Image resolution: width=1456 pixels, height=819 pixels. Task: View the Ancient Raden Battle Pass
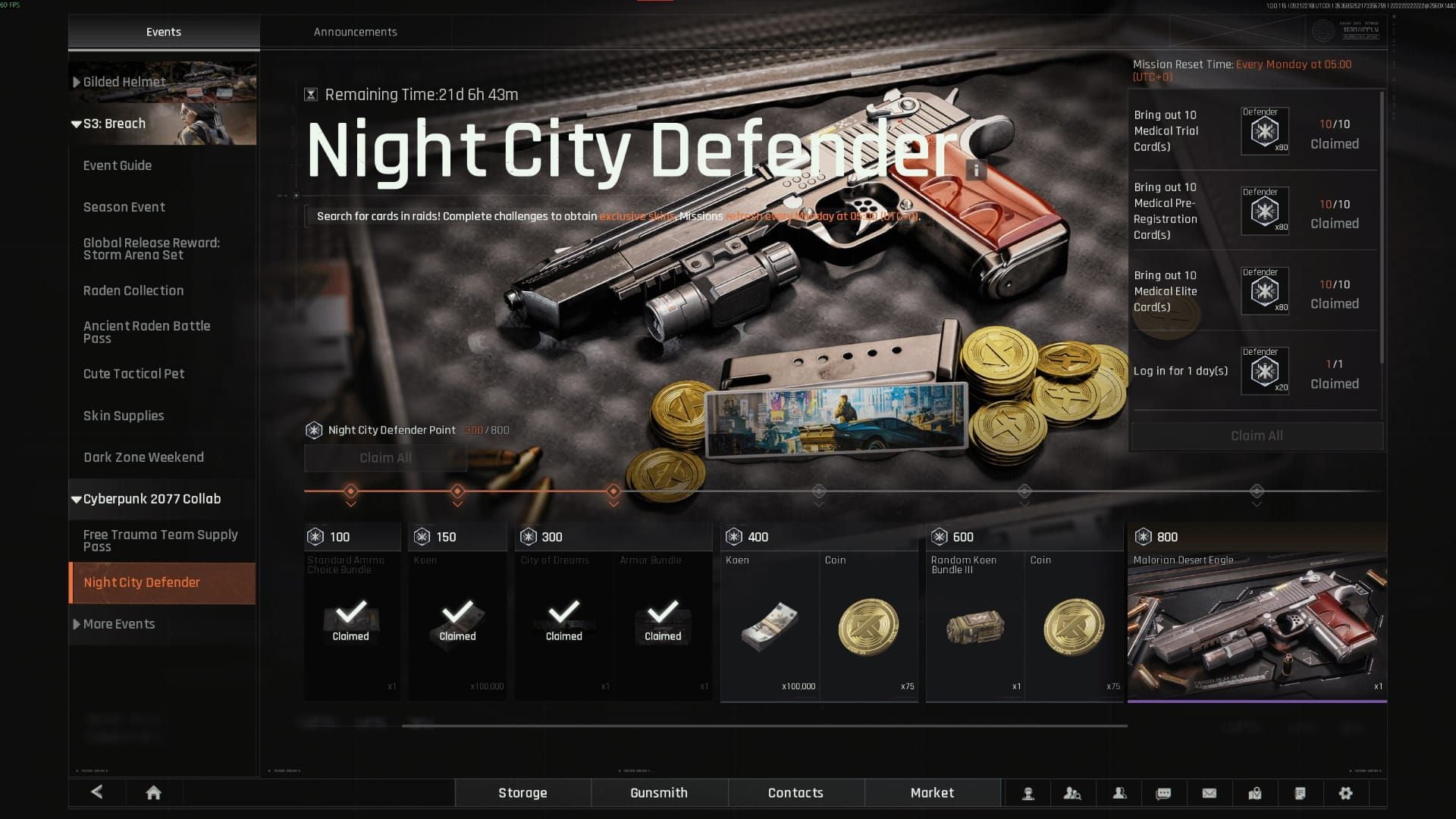point(147,332)
